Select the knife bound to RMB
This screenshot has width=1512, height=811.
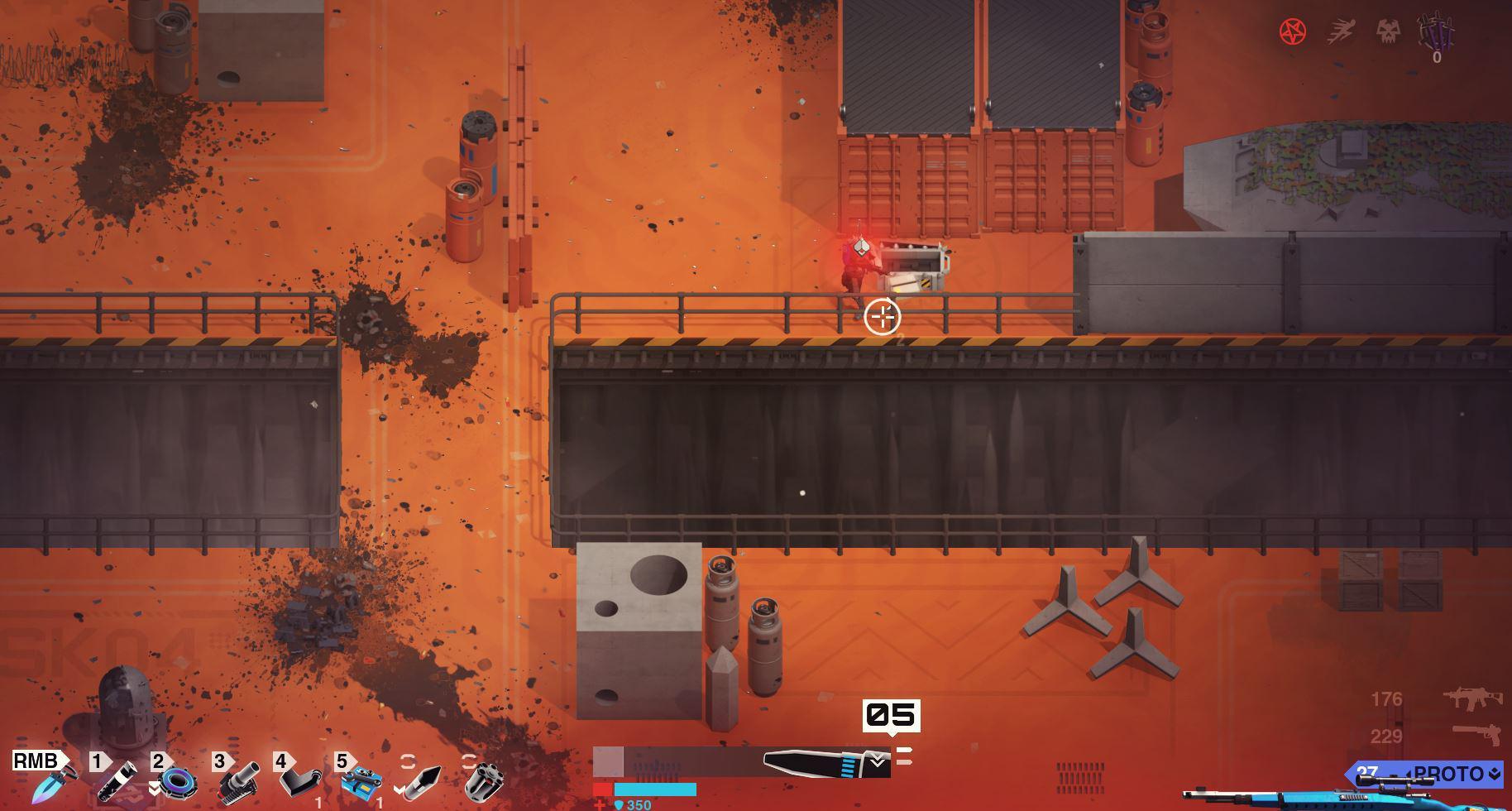click(55, 783)
